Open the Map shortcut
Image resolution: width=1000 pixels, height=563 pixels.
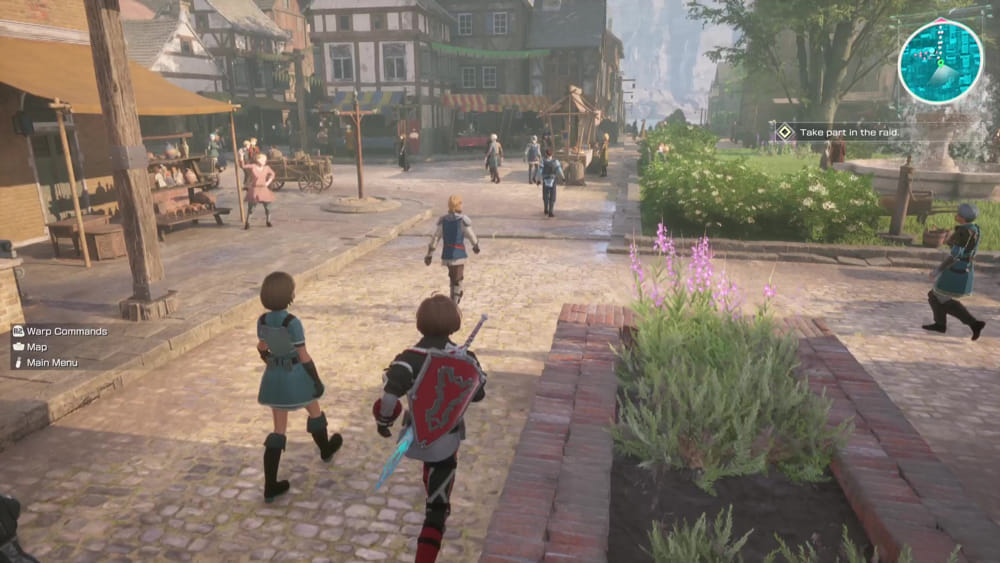tap(36, 347)
